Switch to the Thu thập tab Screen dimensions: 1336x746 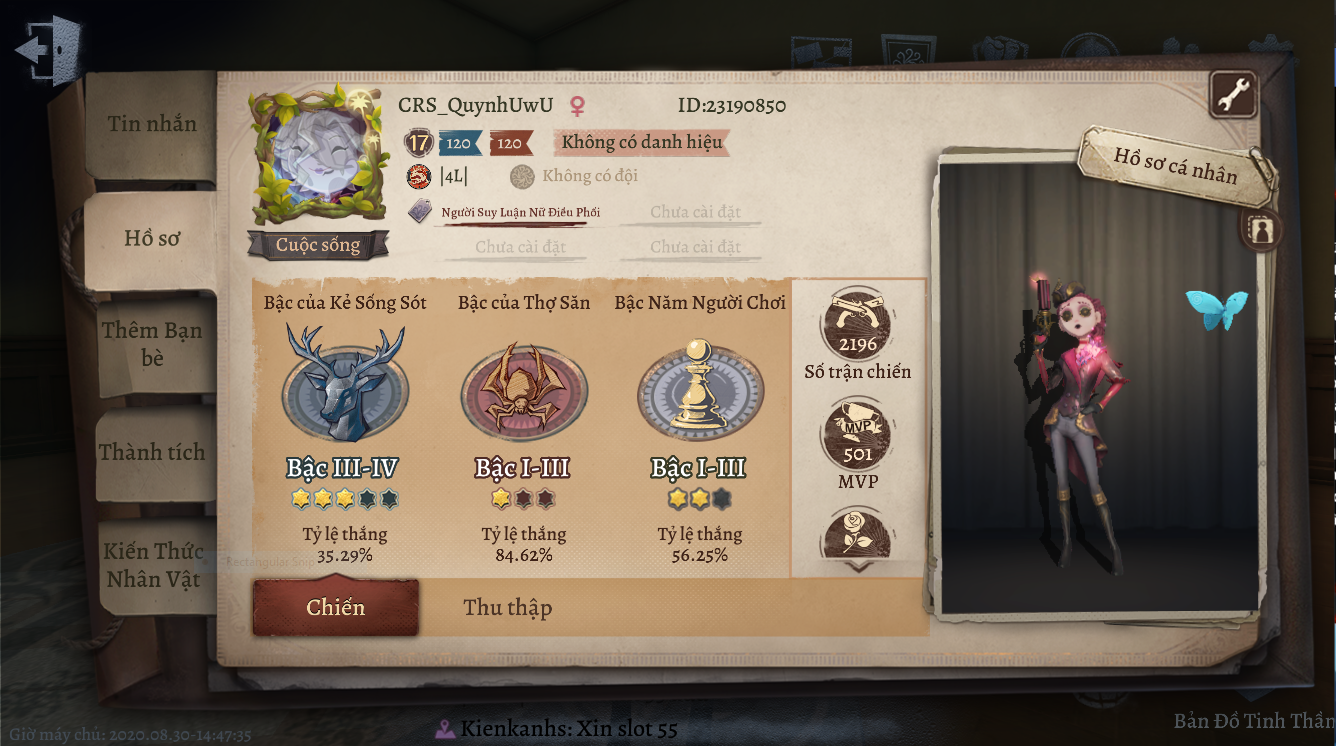click(x=507, y=608)
